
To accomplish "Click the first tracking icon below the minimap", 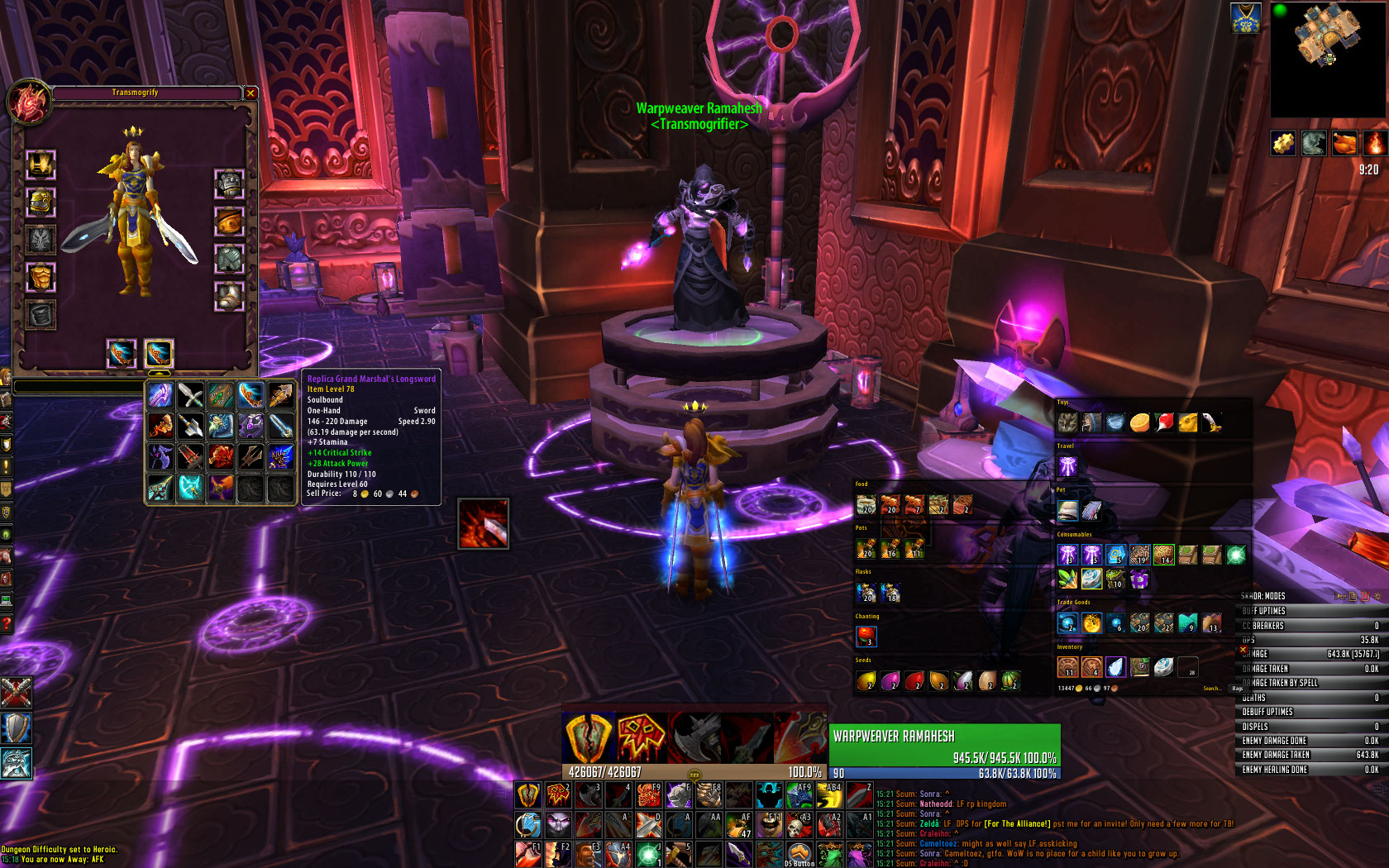I will click(x=1283, y=143).
